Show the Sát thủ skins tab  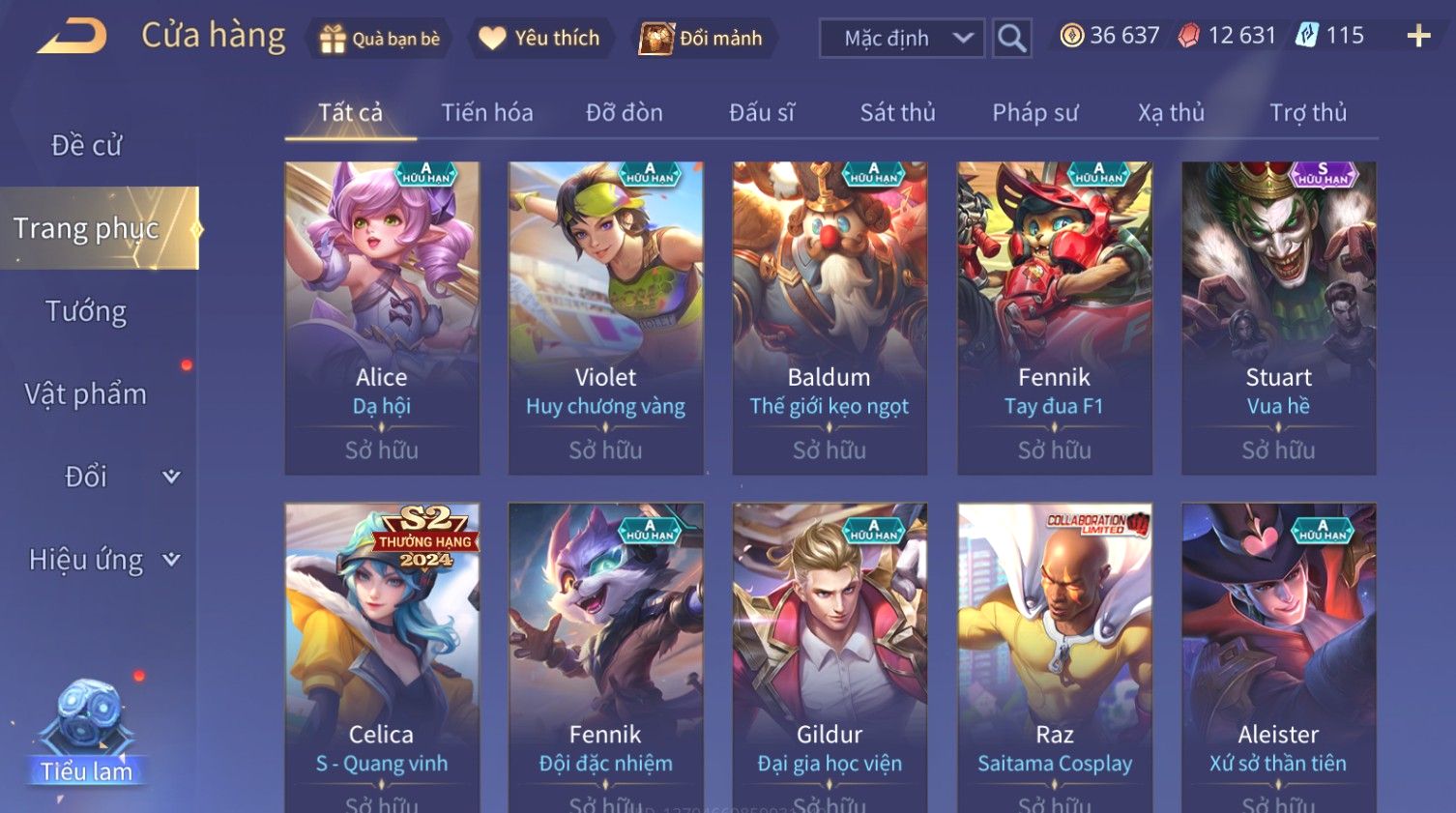pos(897,113)
